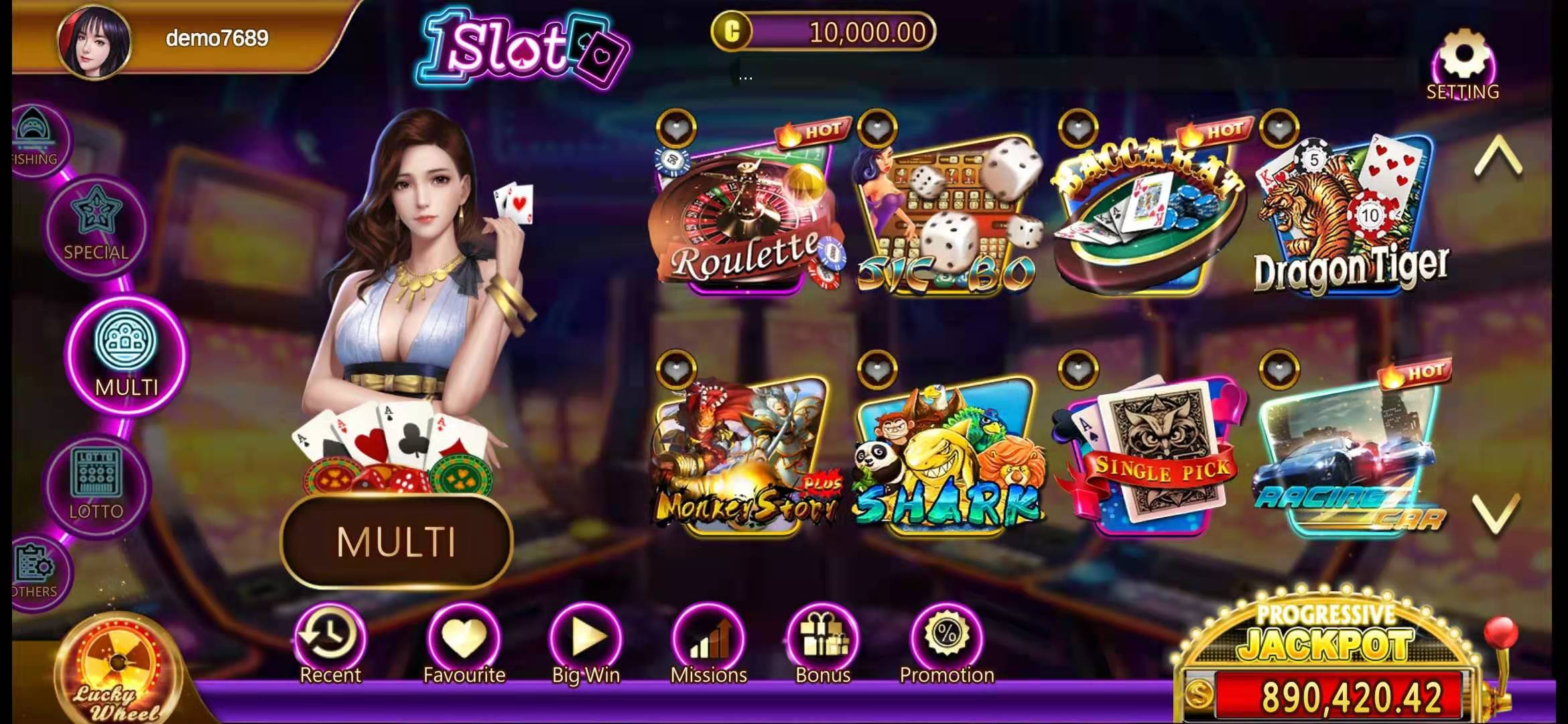Open the Setting gear menu
This screenshot has width=1568, height=724.
1463,64
